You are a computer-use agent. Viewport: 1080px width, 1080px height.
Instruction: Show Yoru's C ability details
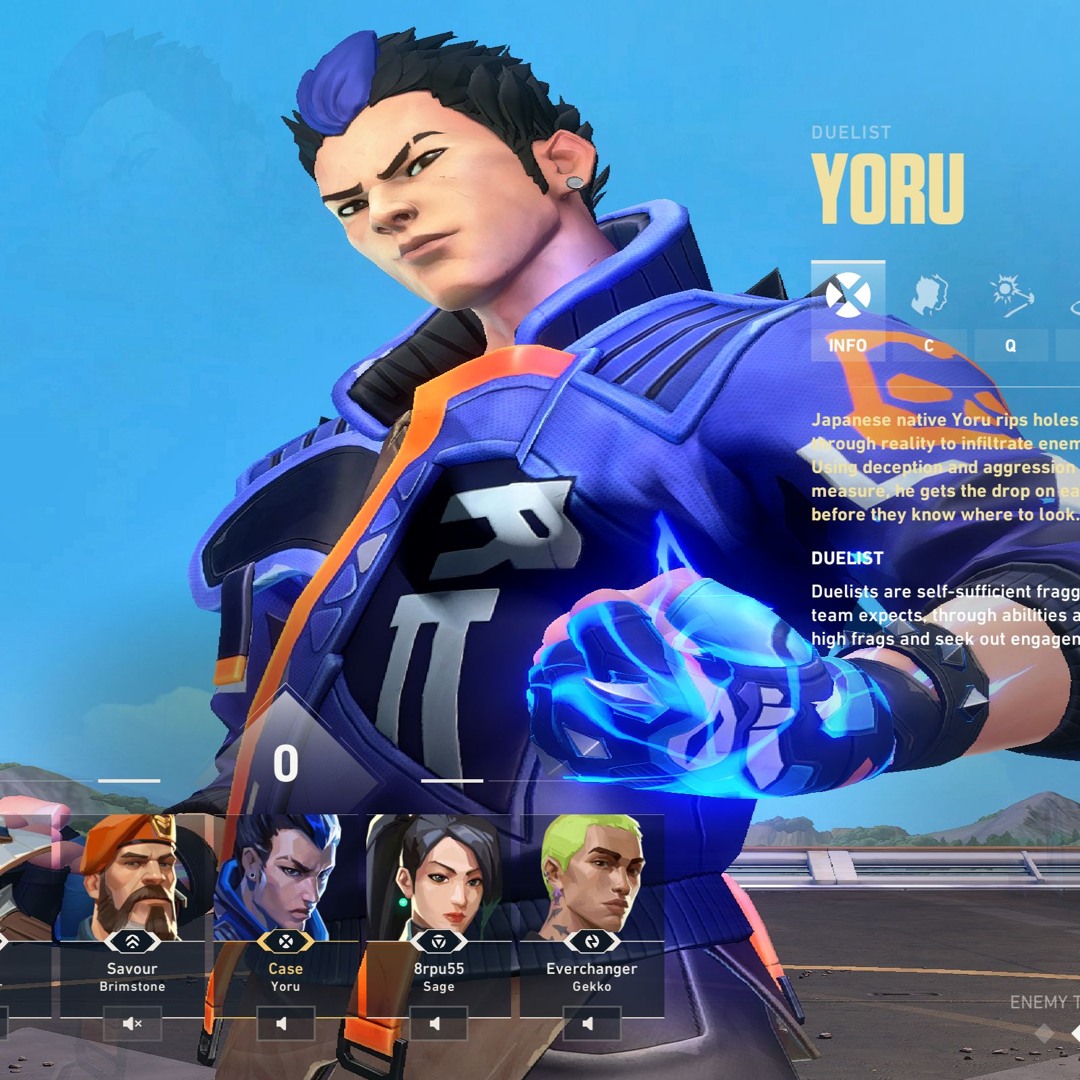coord(929,310)
